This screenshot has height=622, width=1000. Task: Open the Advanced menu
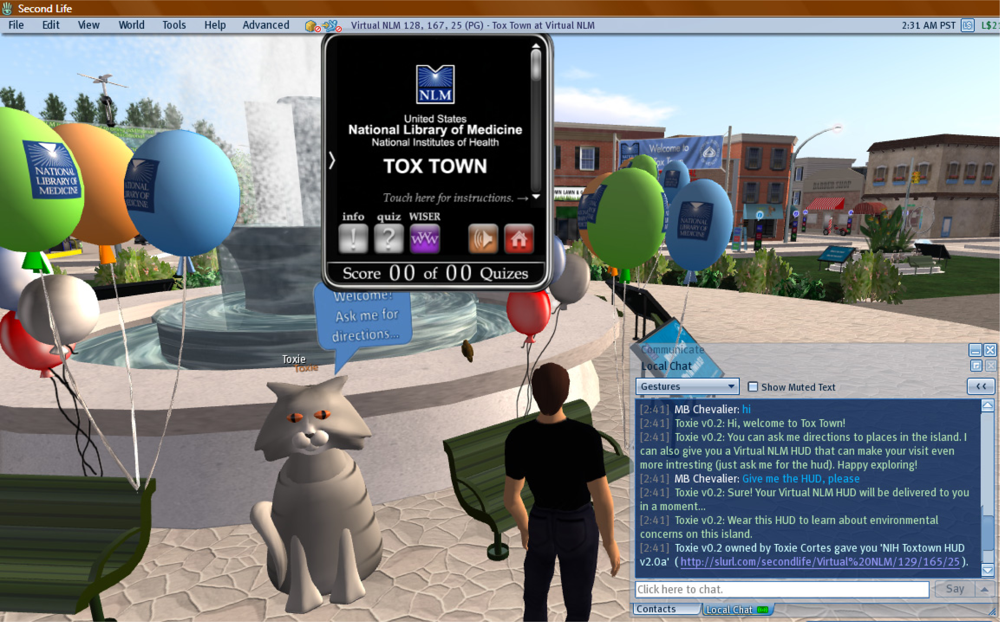(266, 25)
